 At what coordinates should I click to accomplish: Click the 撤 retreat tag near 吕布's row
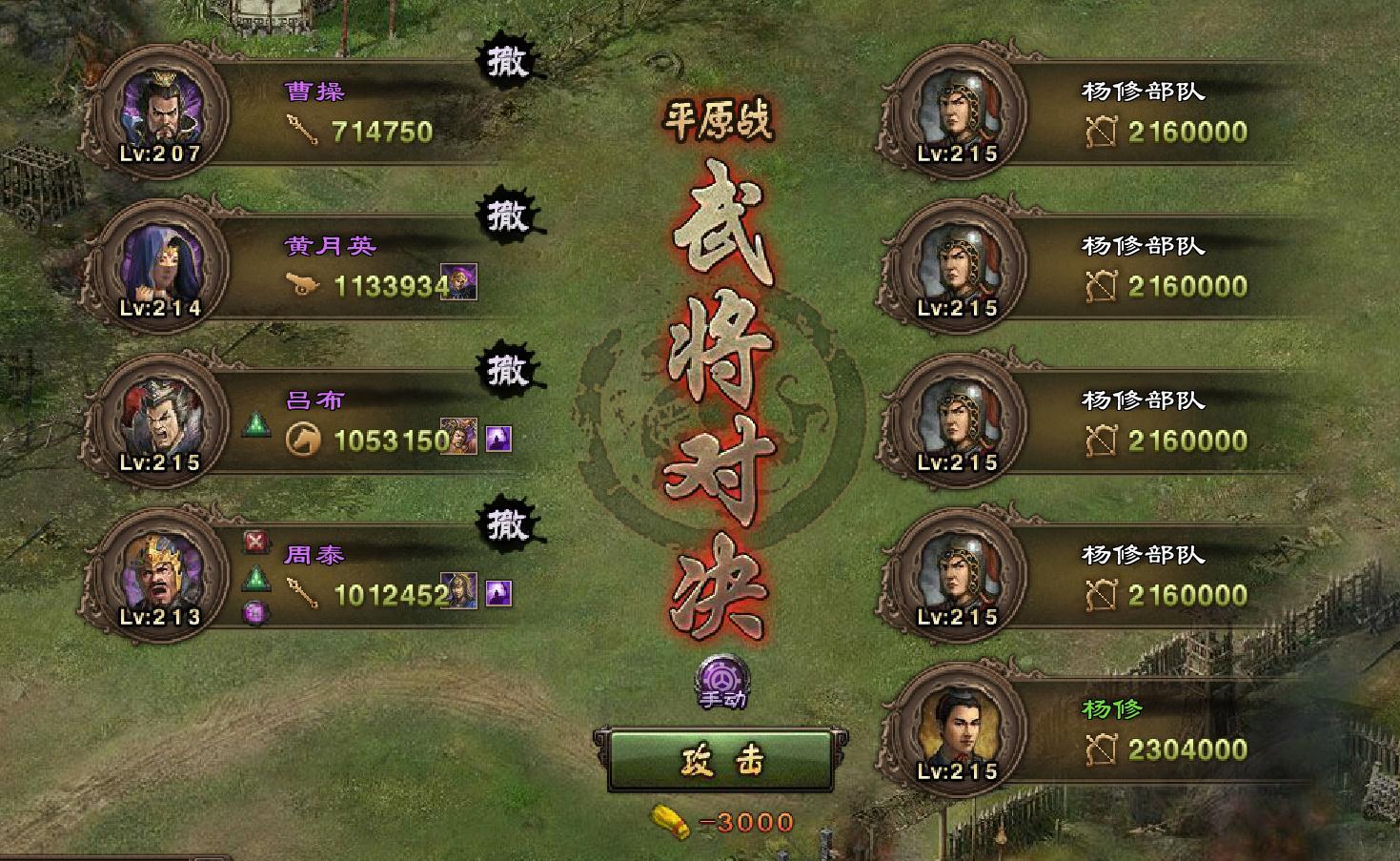(508, 372)
